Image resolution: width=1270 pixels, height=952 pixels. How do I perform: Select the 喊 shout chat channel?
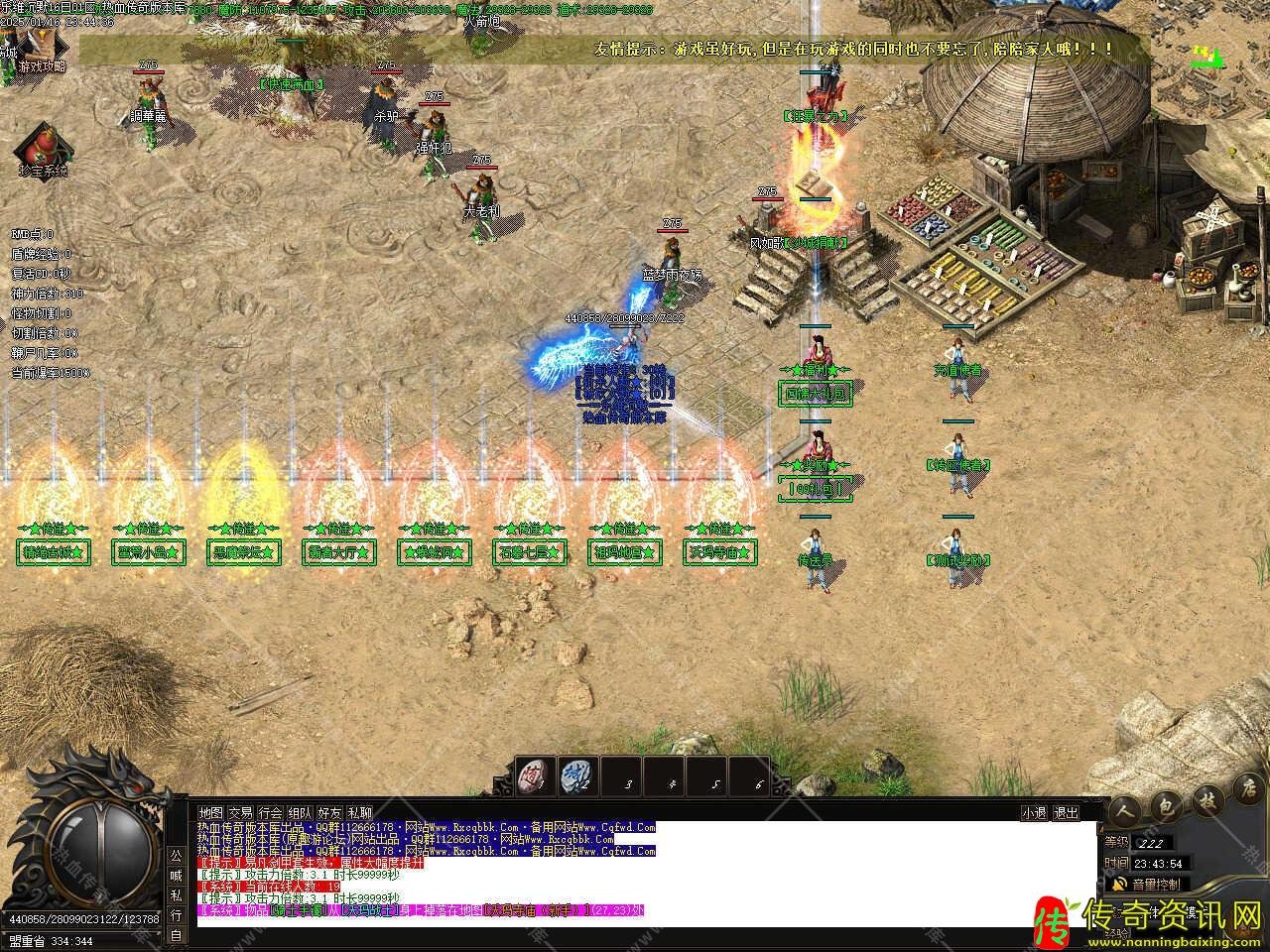176,875
